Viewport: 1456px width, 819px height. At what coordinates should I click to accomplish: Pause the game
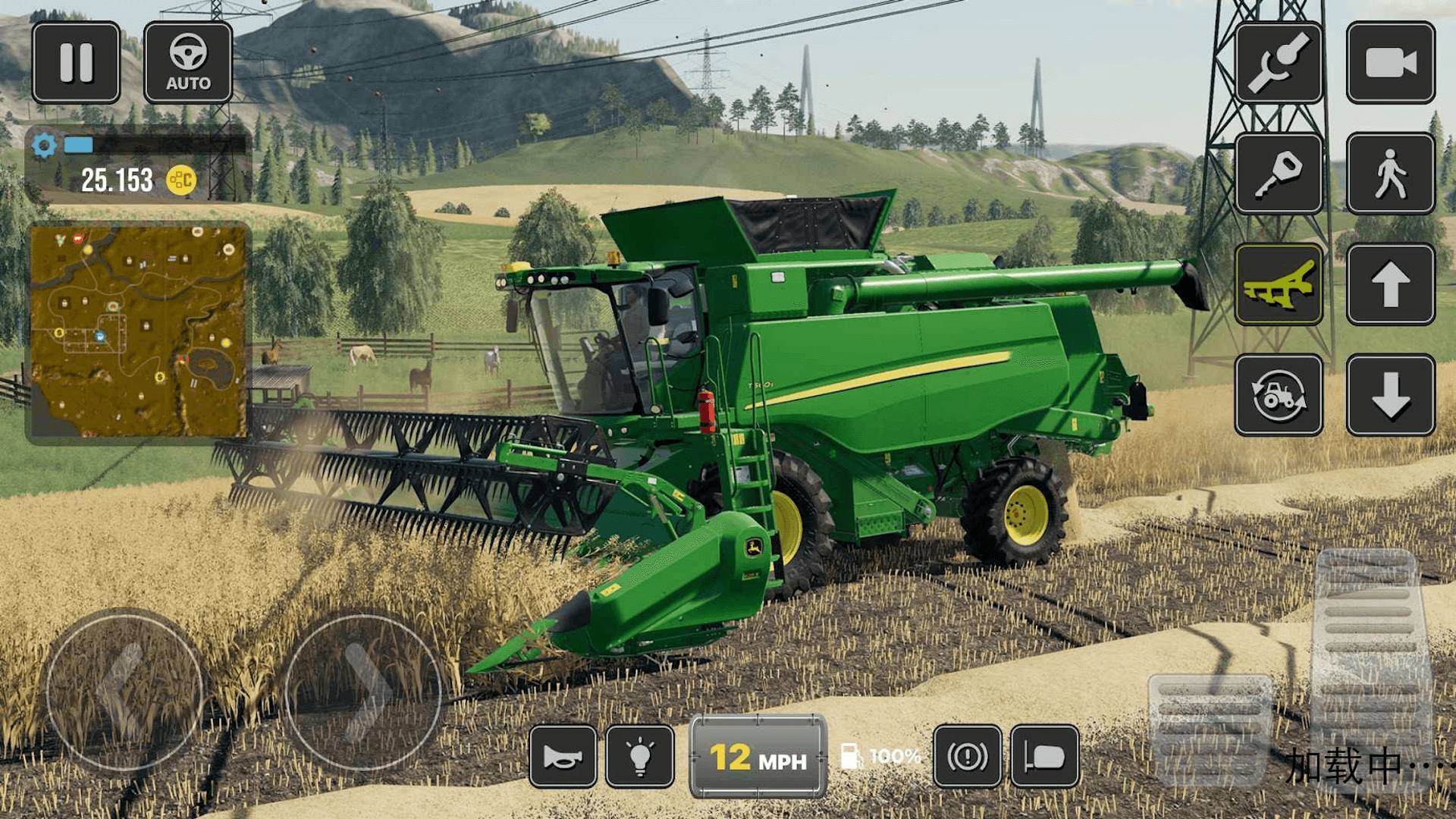(76, 62)
